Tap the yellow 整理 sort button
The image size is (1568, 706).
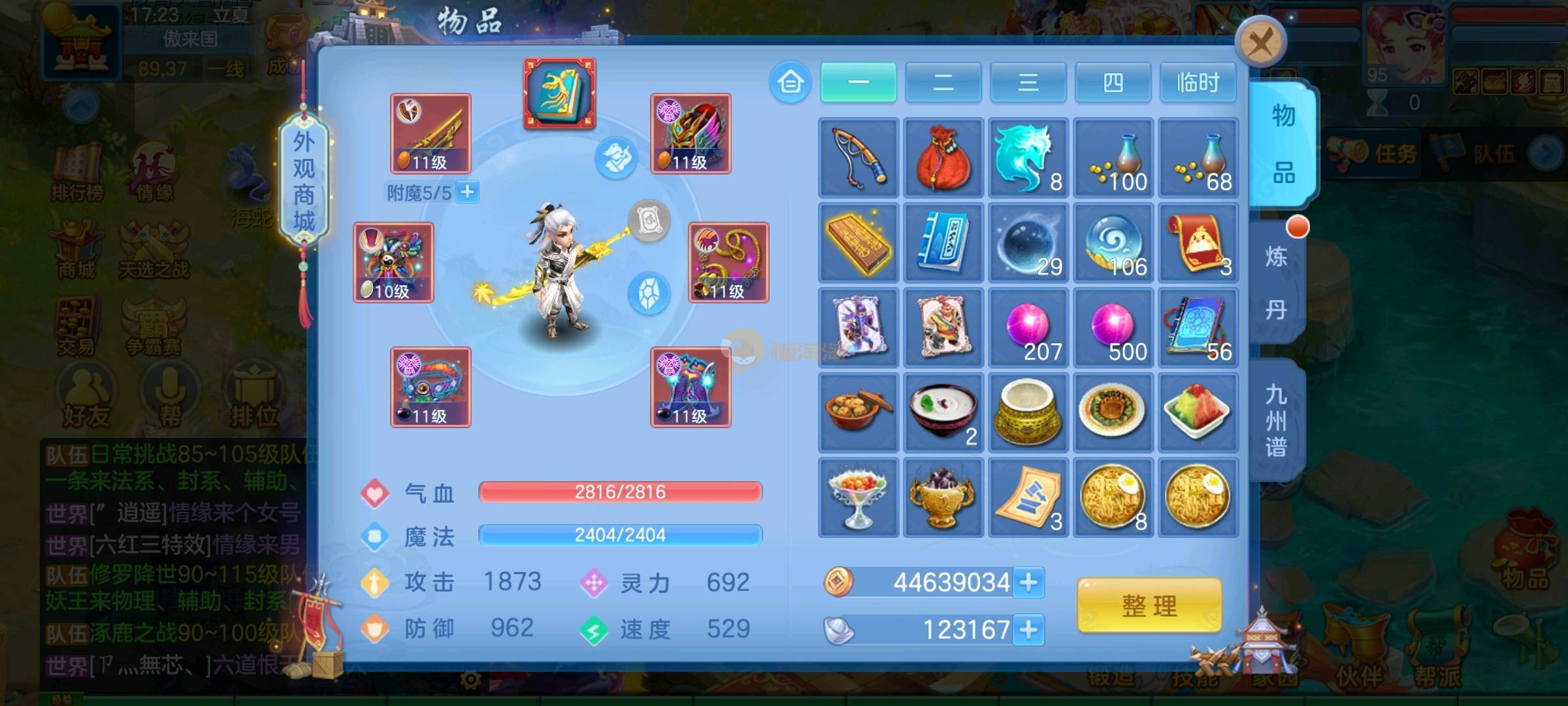(x=1149, y=605)
